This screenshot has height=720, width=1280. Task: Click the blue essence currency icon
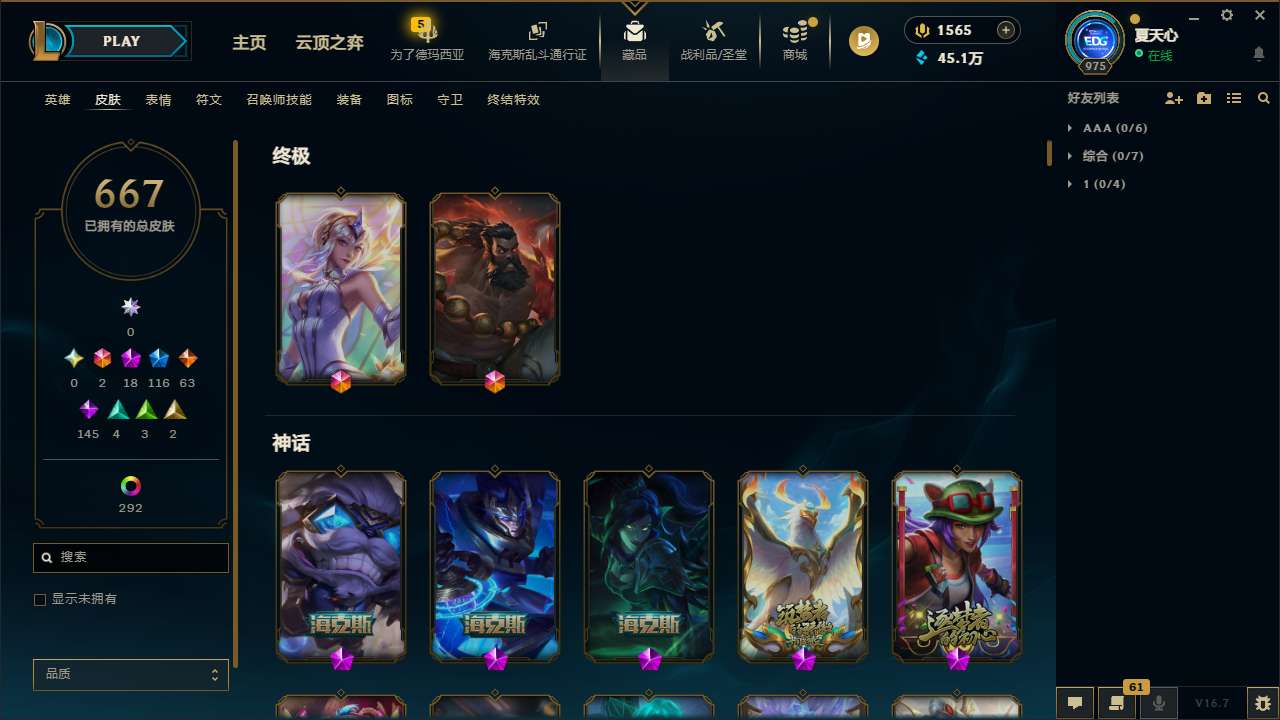click(x=921, y=58)
